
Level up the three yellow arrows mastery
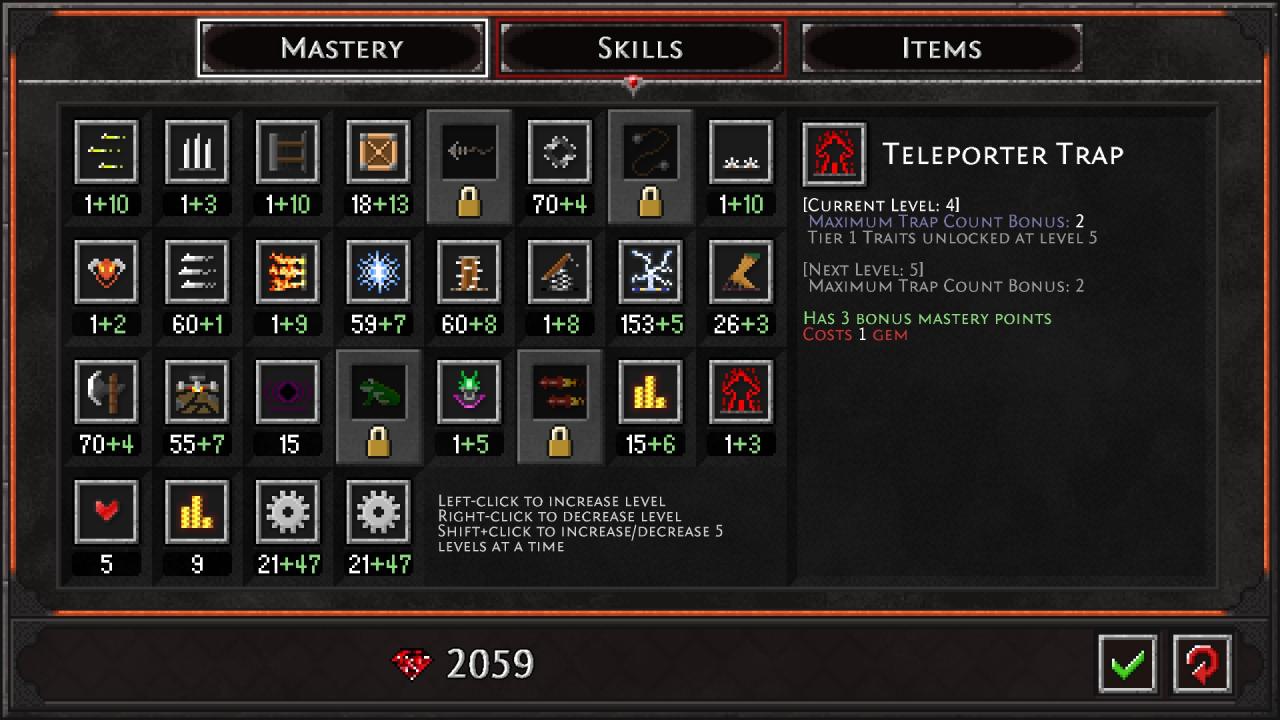[106, 152]
